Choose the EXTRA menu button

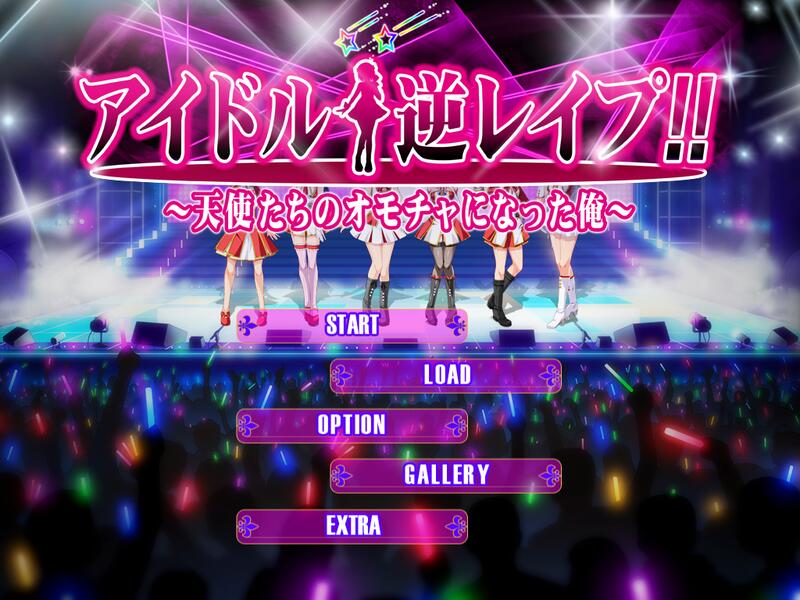click(352, 525)
